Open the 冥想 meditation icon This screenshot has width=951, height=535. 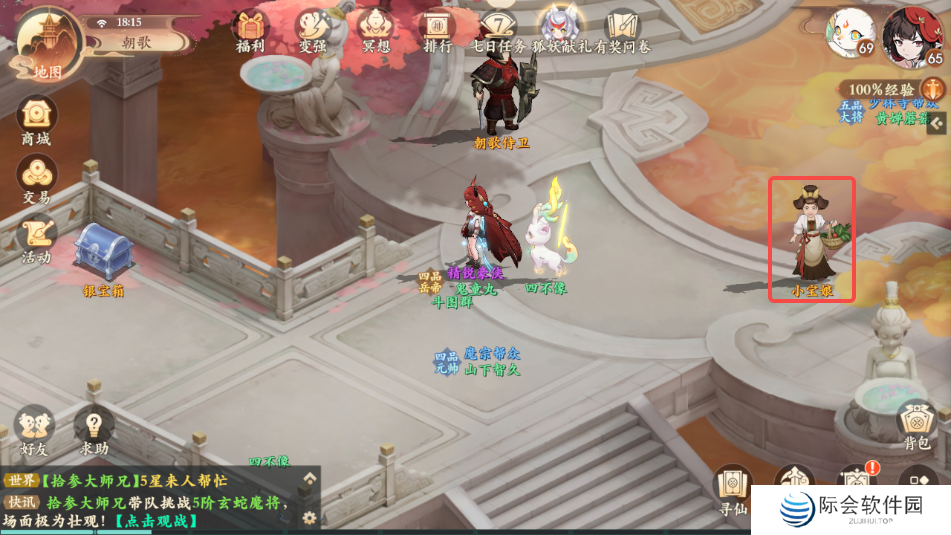[376, 30]
